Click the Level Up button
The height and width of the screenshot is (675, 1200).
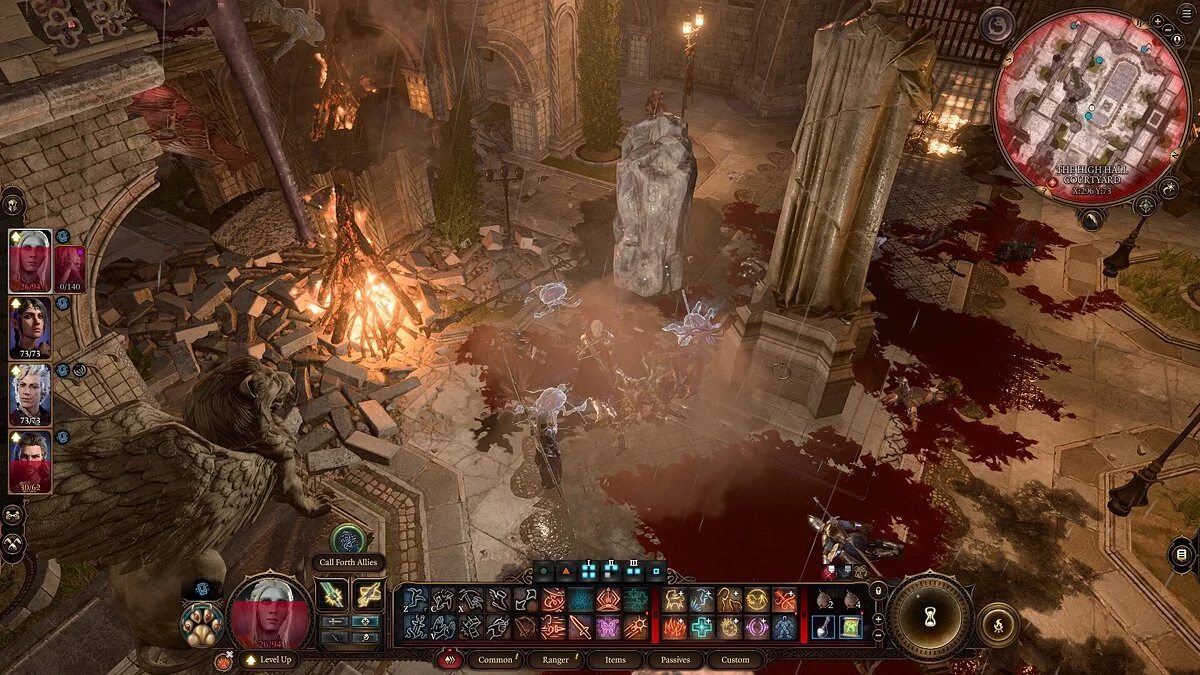266,661
